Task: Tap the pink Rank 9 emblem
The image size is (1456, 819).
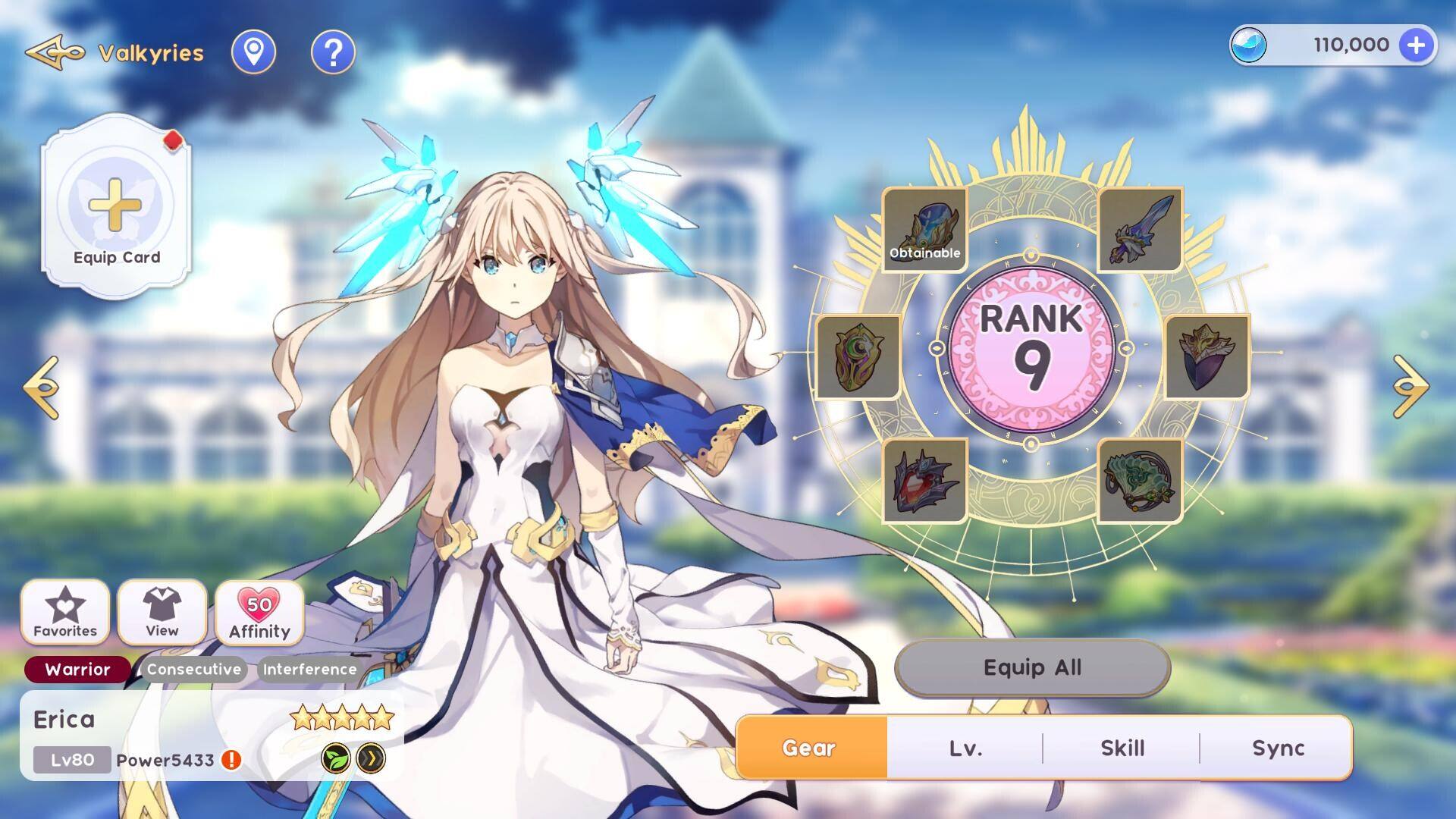Action: 1031,349
